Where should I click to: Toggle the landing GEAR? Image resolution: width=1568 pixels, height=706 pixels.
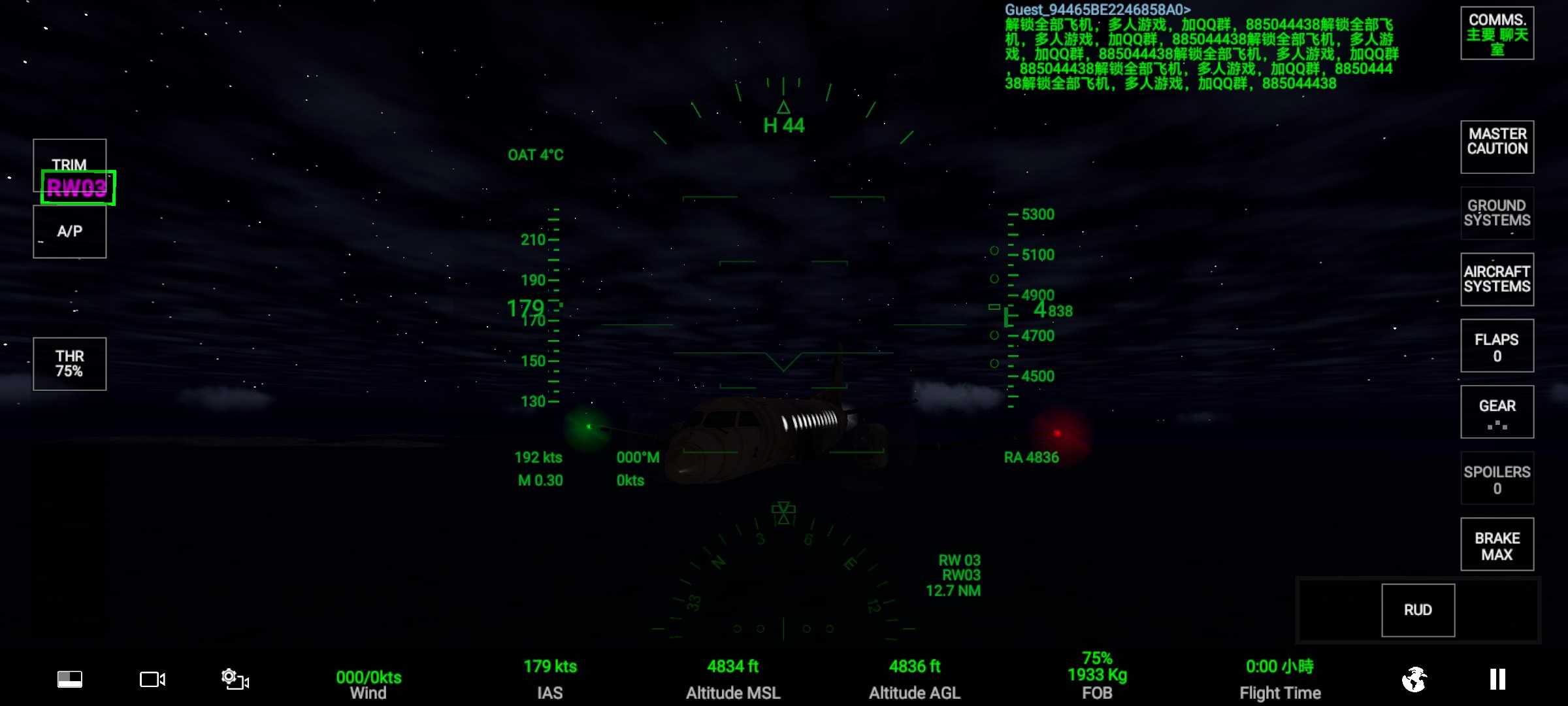coord(1497,412)
